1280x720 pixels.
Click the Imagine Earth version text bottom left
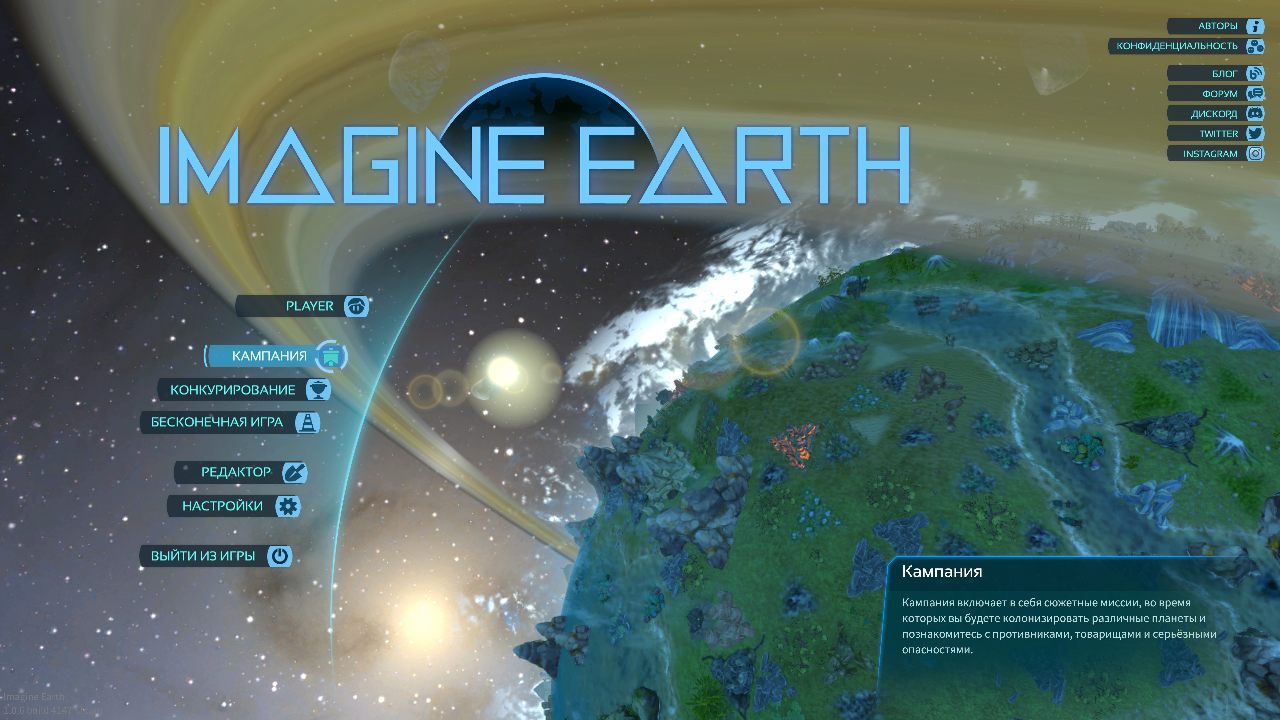(x=32, y=700)
